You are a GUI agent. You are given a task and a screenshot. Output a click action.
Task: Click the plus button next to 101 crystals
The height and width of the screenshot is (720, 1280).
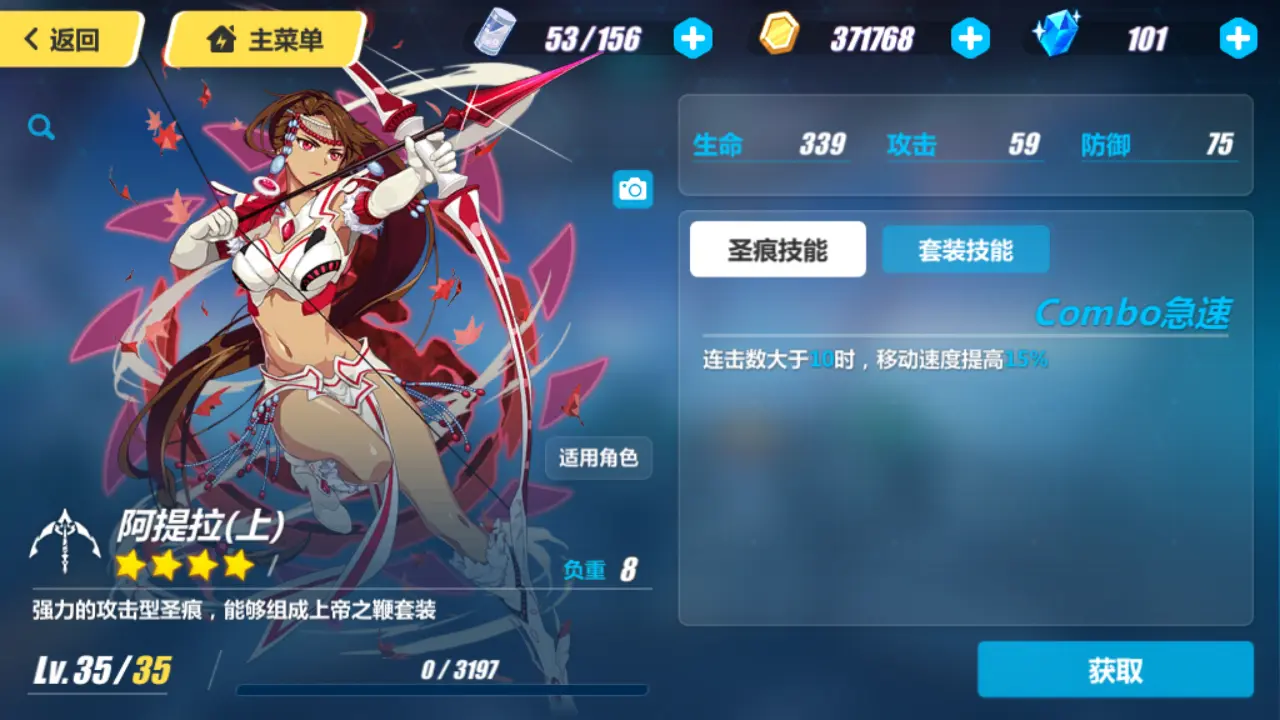[x=1237, y=38]
